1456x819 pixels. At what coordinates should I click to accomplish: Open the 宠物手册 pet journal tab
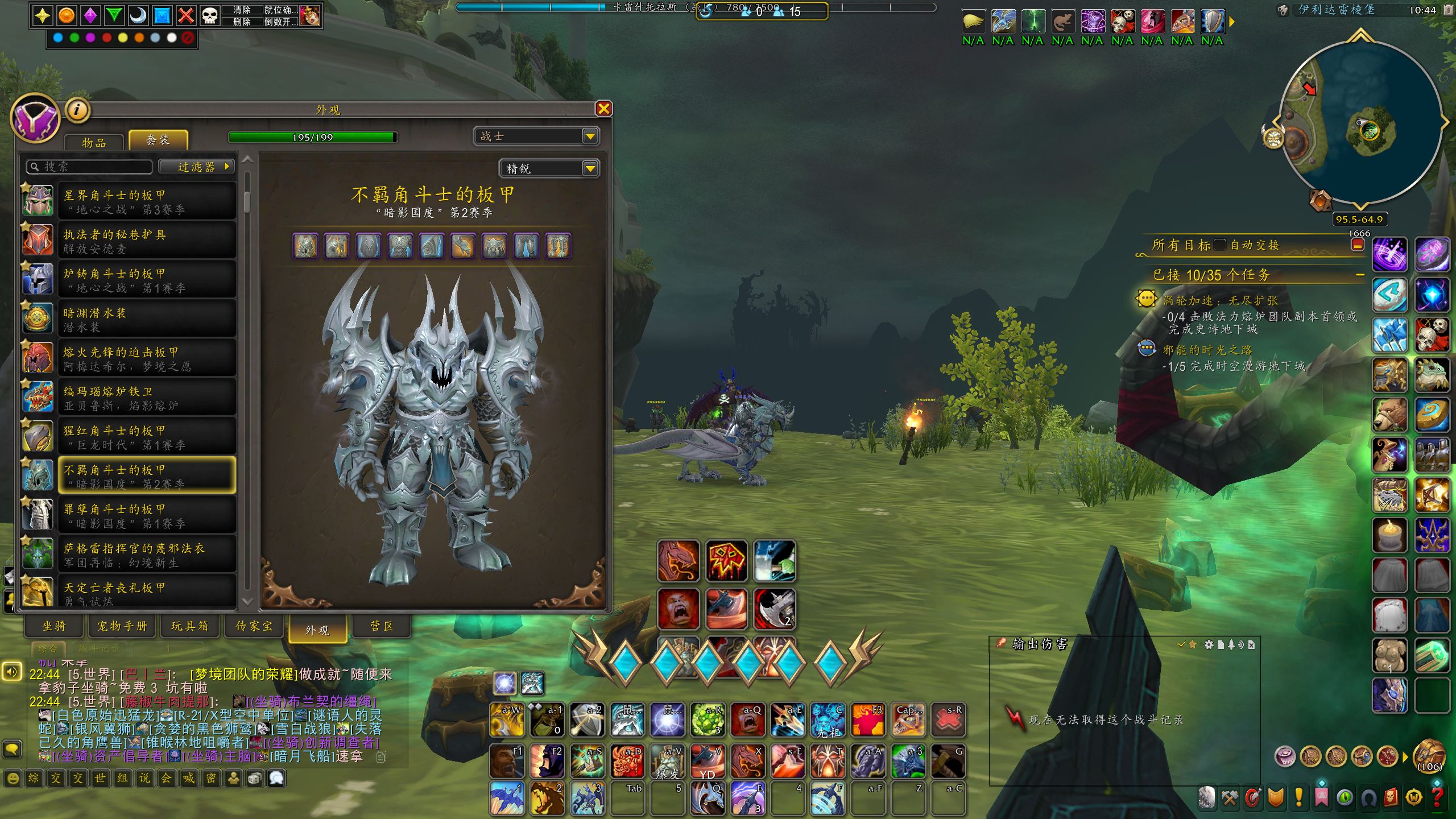coord(122,626)
